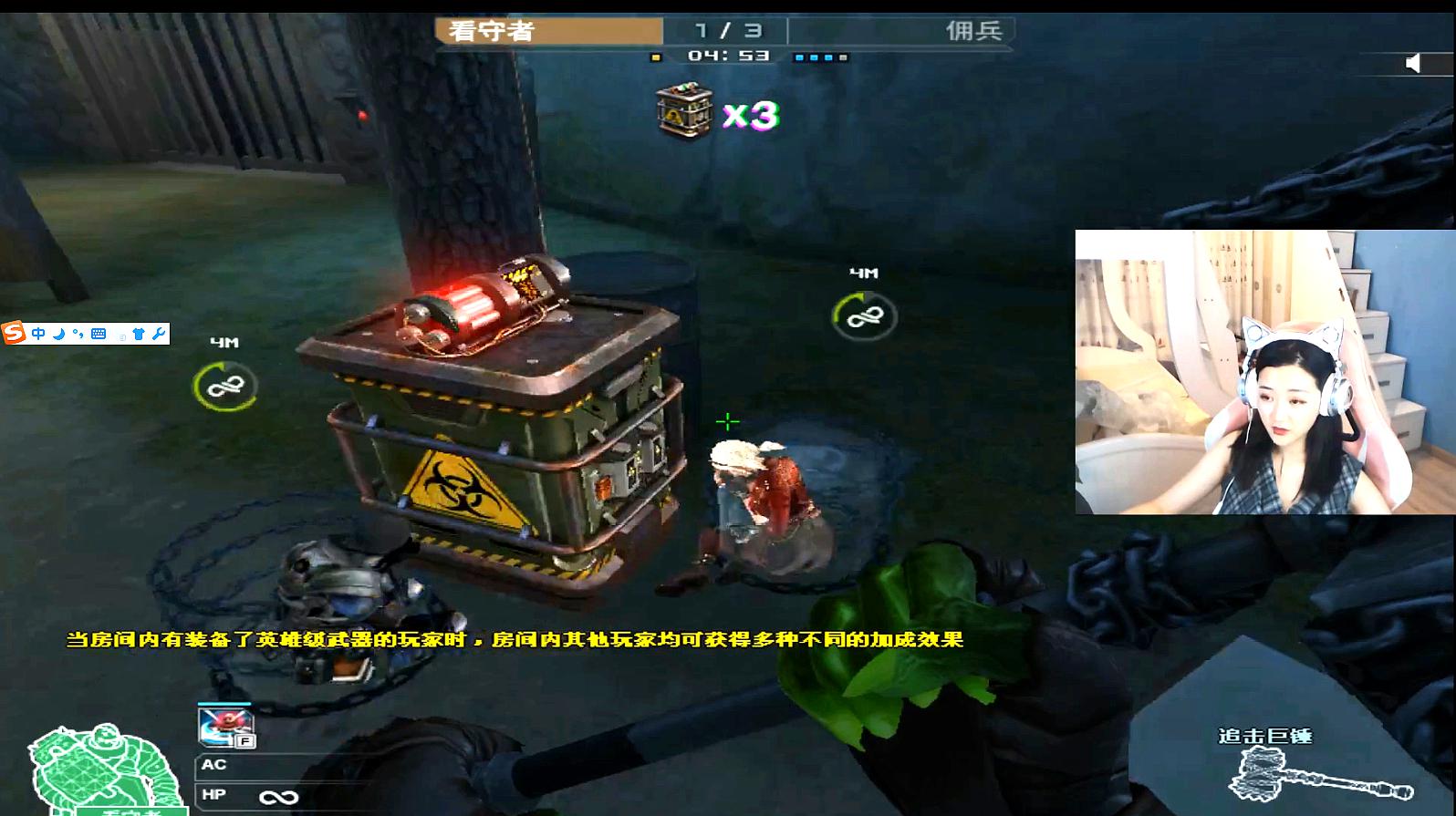Screen dimensions: 1456x816
Task: Open the Sogou toolbox wrench menu
Action: (x=159, y=334)
